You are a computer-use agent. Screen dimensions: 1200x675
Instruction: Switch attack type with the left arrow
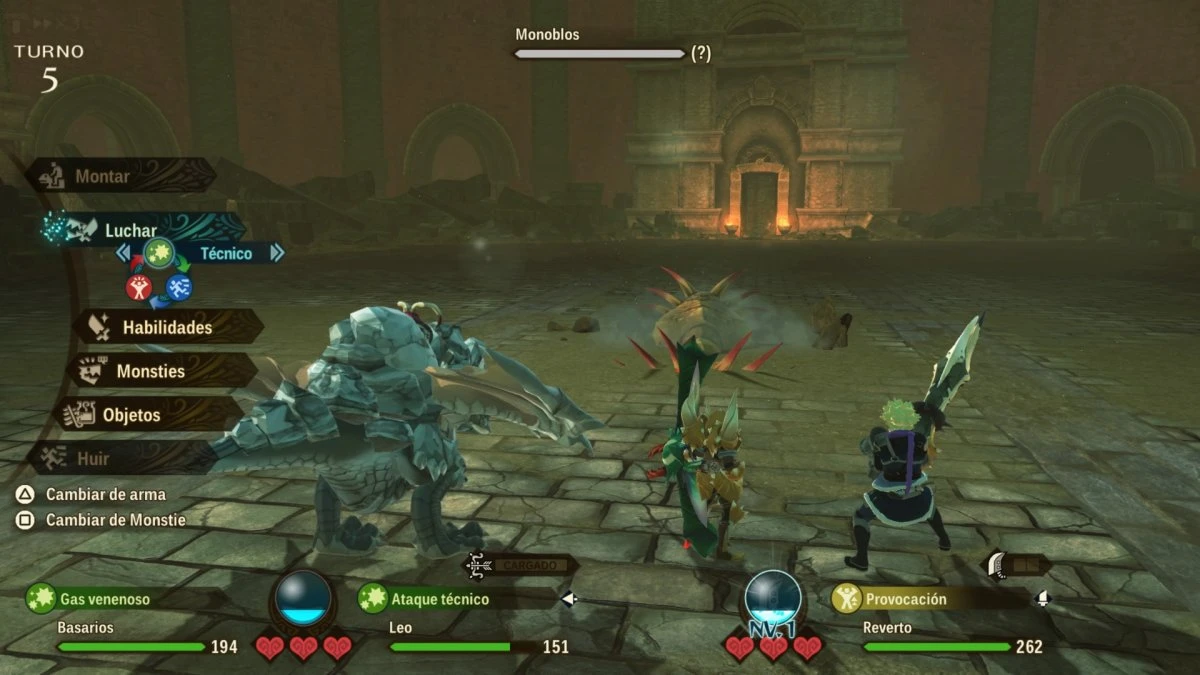click(123, 254)
